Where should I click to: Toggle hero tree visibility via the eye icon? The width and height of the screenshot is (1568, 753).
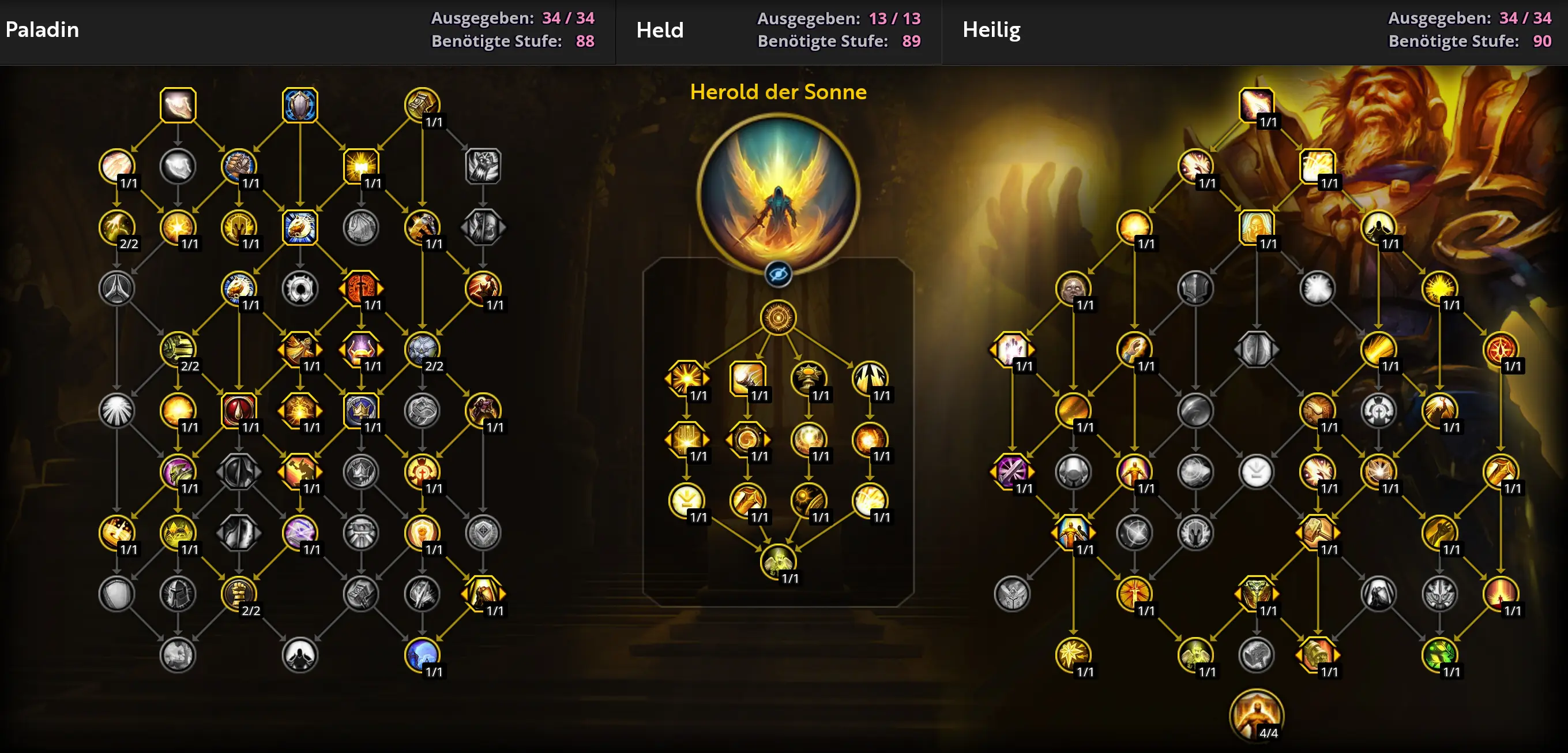point(779,274)
